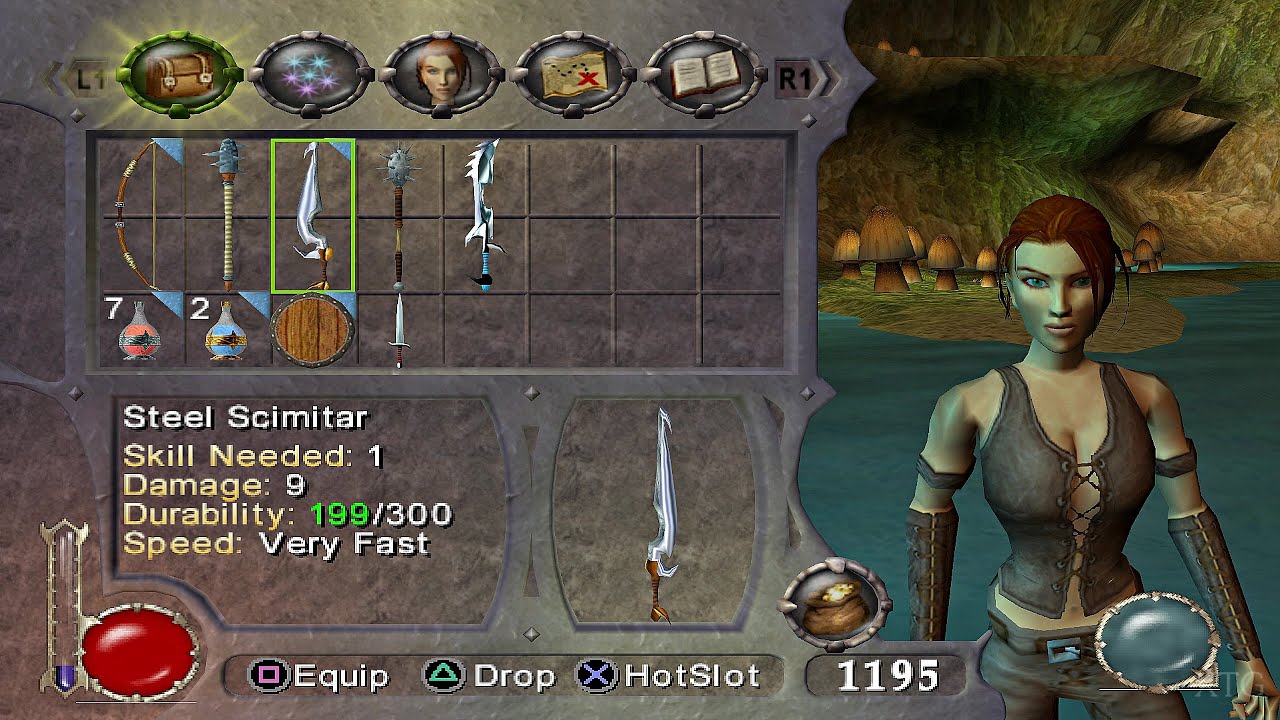The width and height of the screenshot is (1280, 720).
Task: Open the inventory satchel tab
Action: [180, 74]
